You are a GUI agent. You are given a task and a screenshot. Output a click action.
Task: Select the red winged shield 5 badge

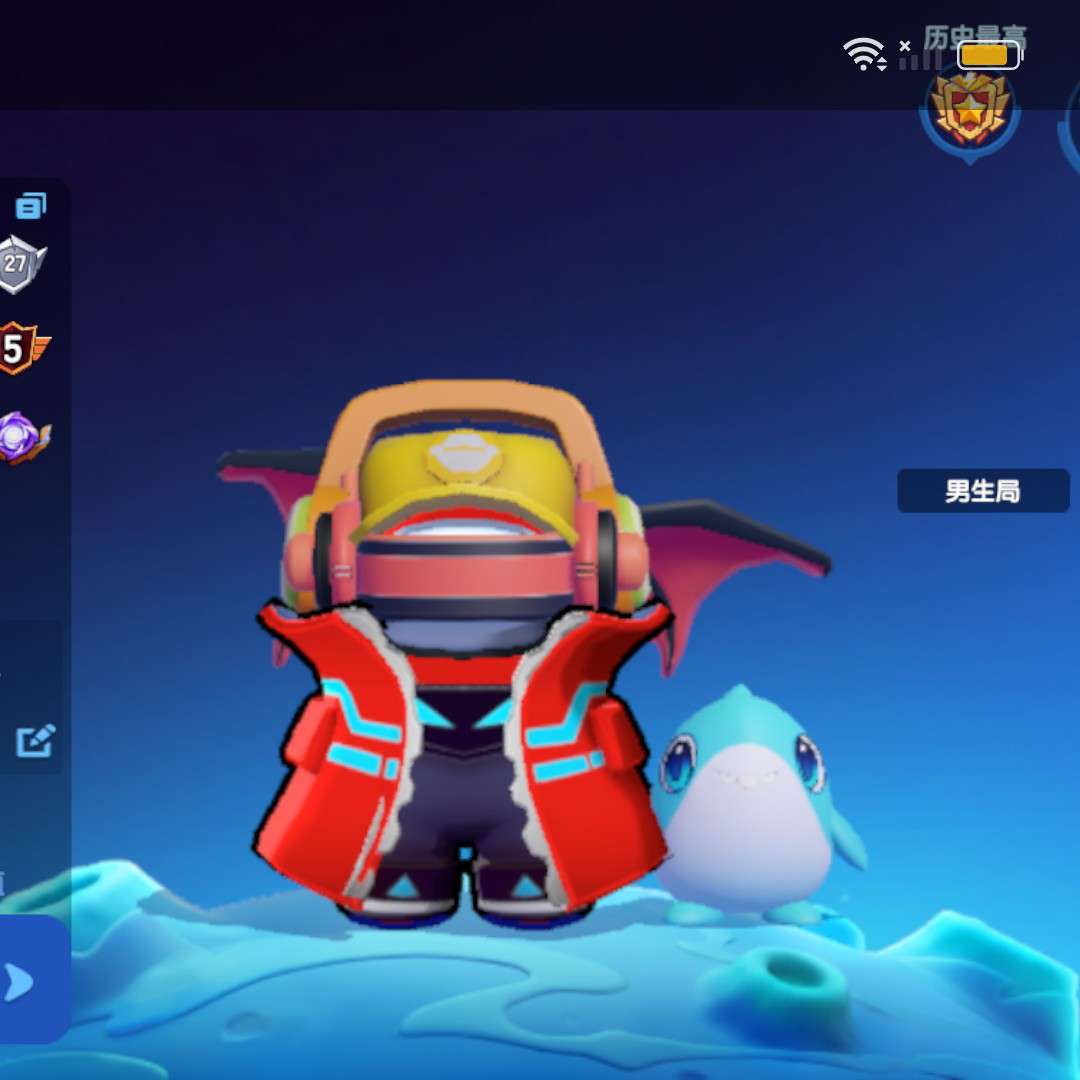click(20, 349)
